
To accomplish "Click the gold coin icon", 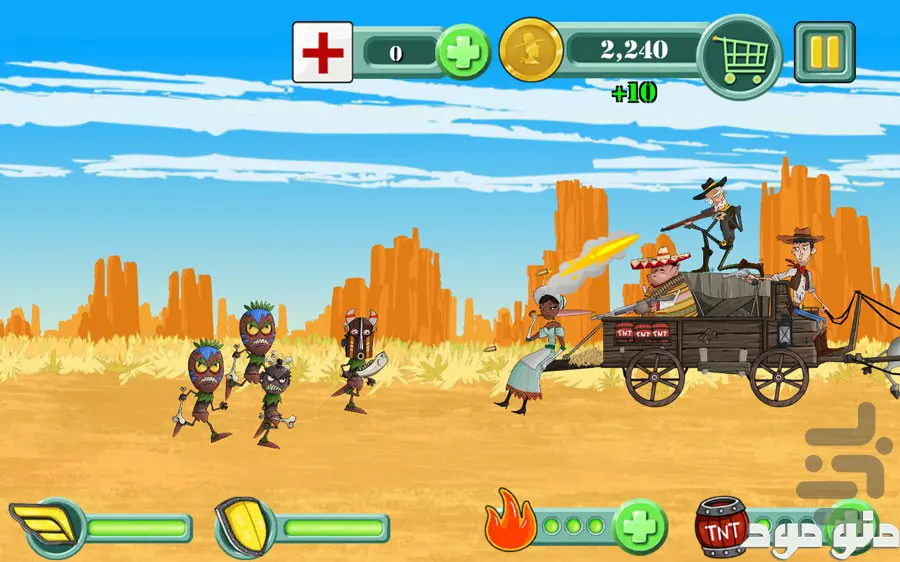I will pyautogui.click(x=530, y=51).
